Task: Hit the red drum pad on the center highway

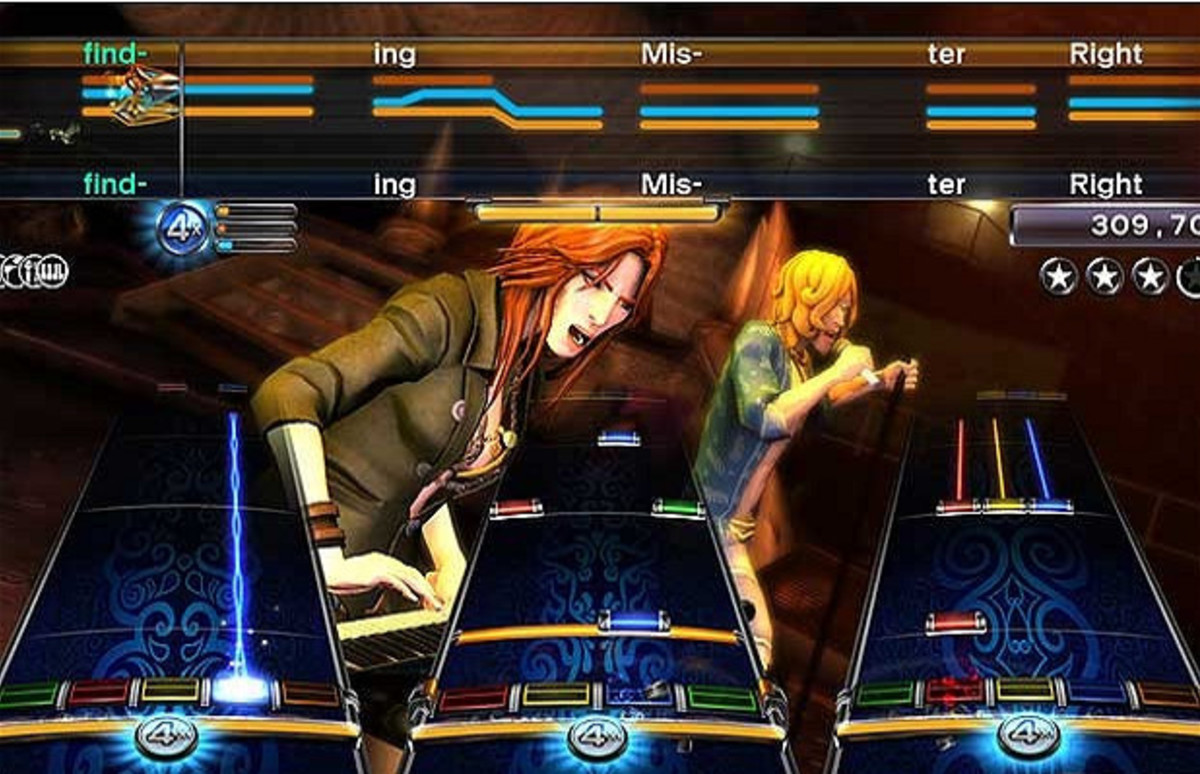Action: (x=474, y=698)
